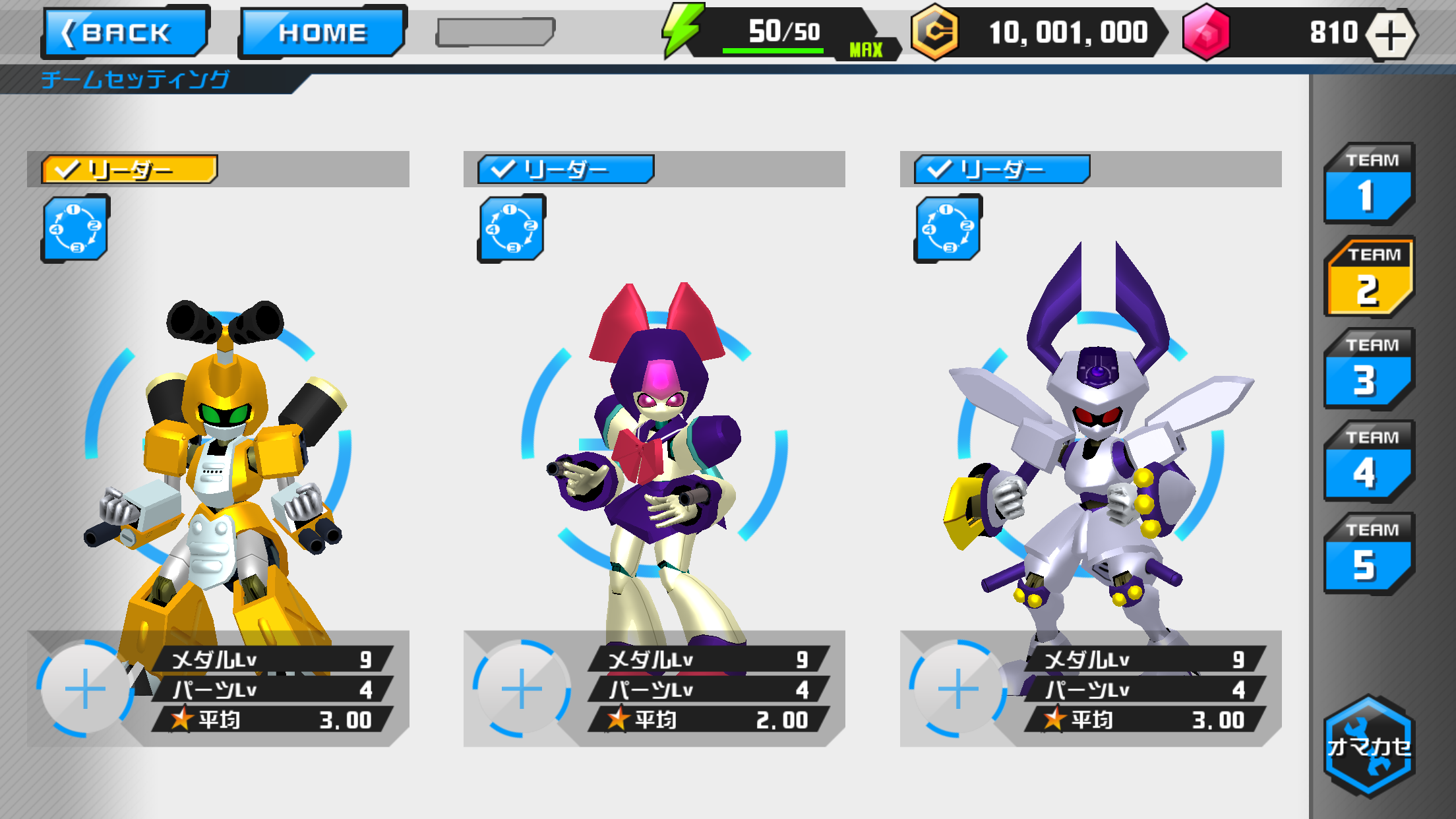The image size is (1456, 819).
Task: Tap the green energy progress bar
Action: pyautogui.click(x=772, y=49)
